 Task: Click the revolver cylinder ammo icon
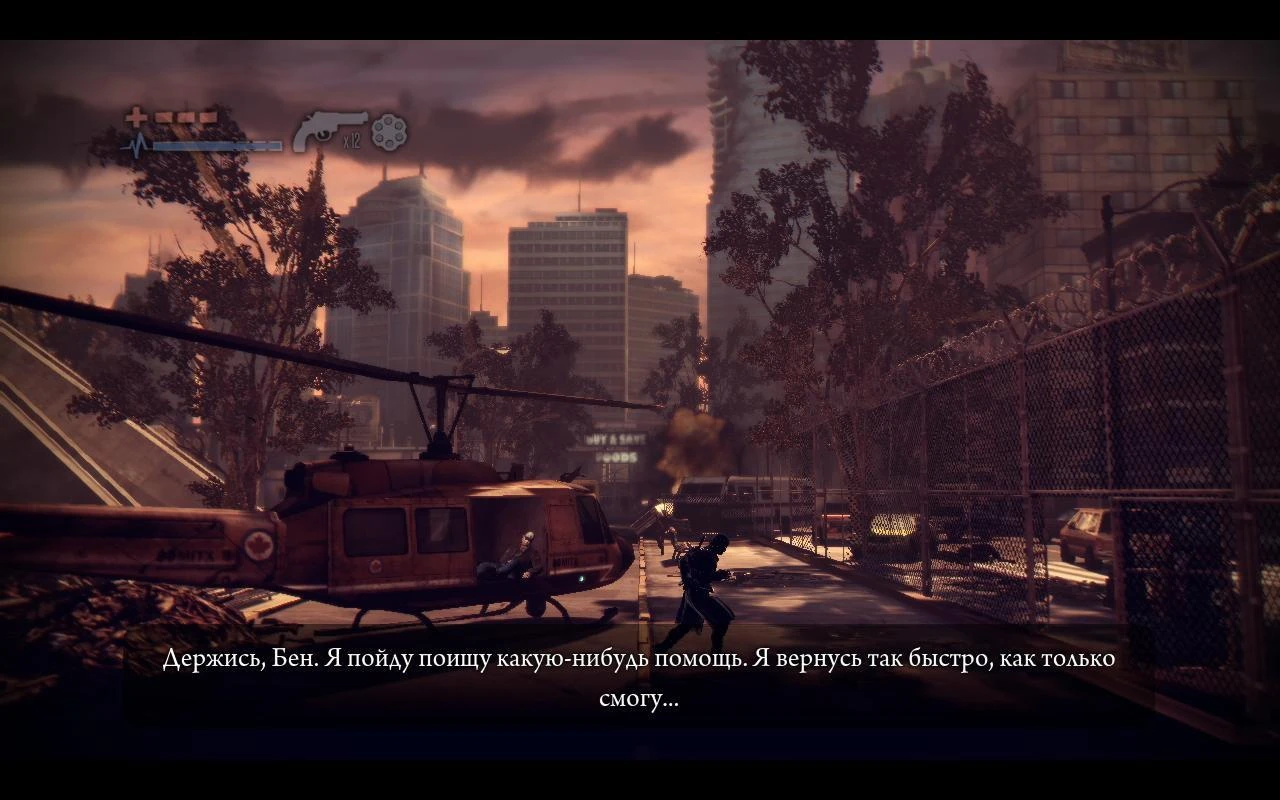[388, 133]
